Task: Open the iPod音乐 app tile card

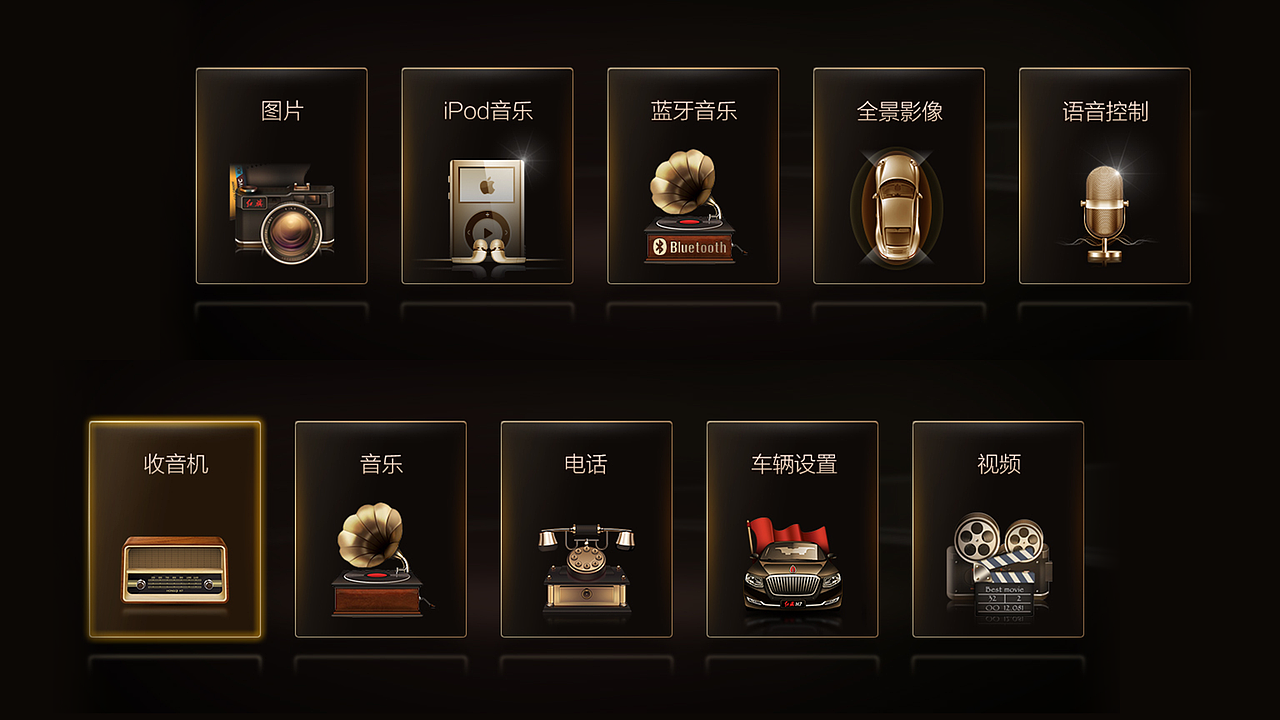Action: coord(487,176)
